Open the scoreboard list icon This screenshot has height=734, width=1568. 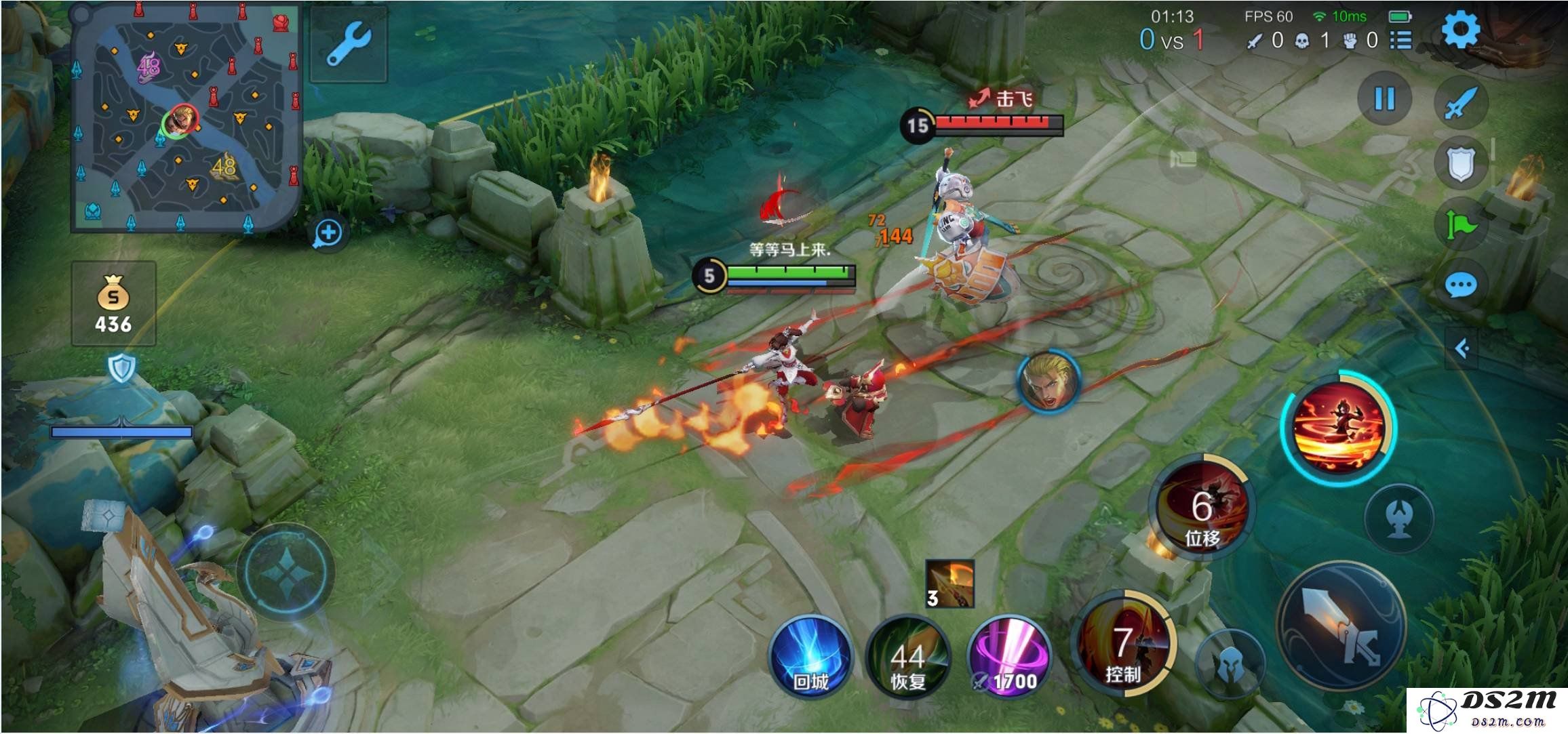[1400, 41]
